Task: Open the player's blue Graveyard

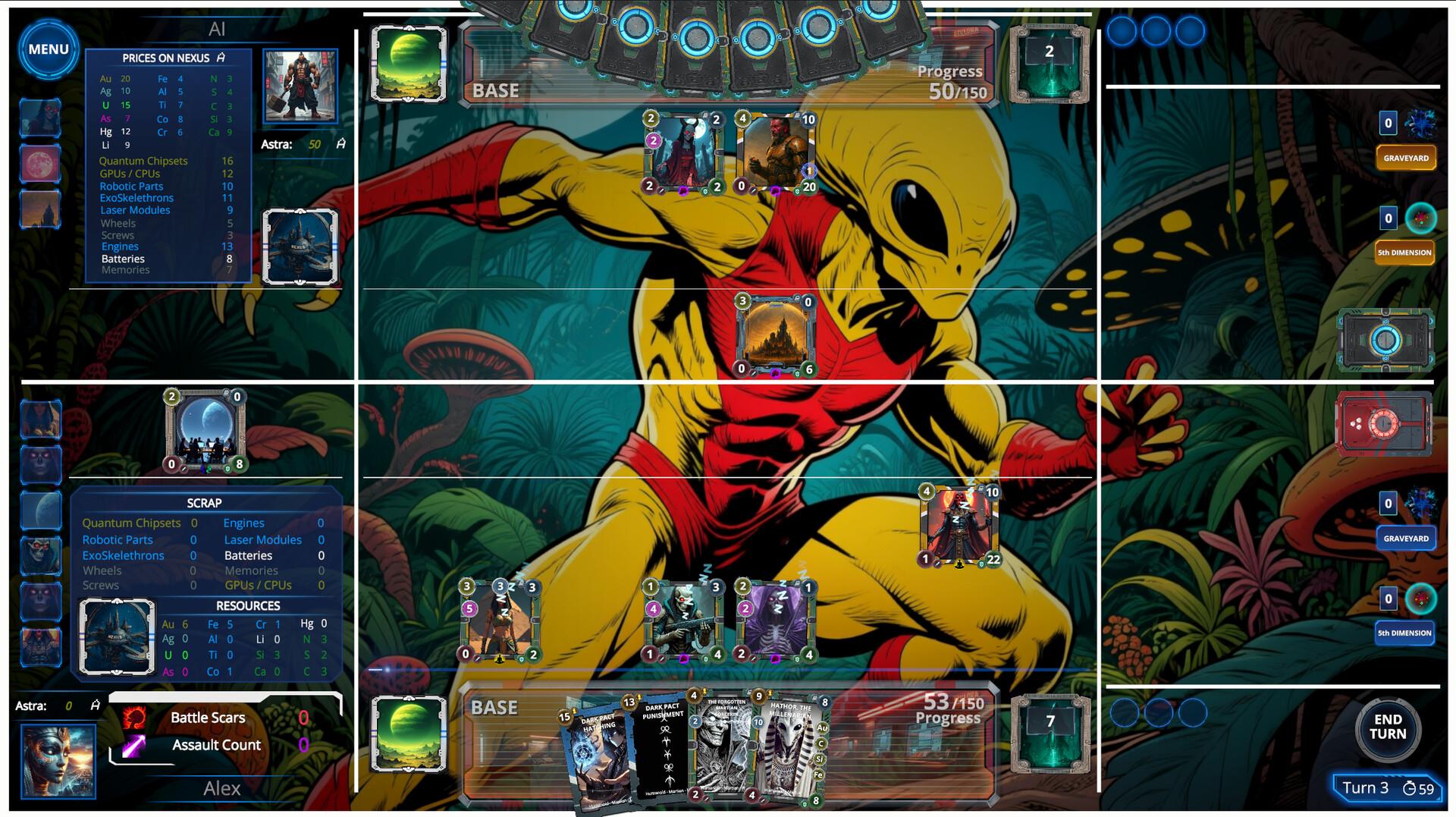Action: point(1405,539)
